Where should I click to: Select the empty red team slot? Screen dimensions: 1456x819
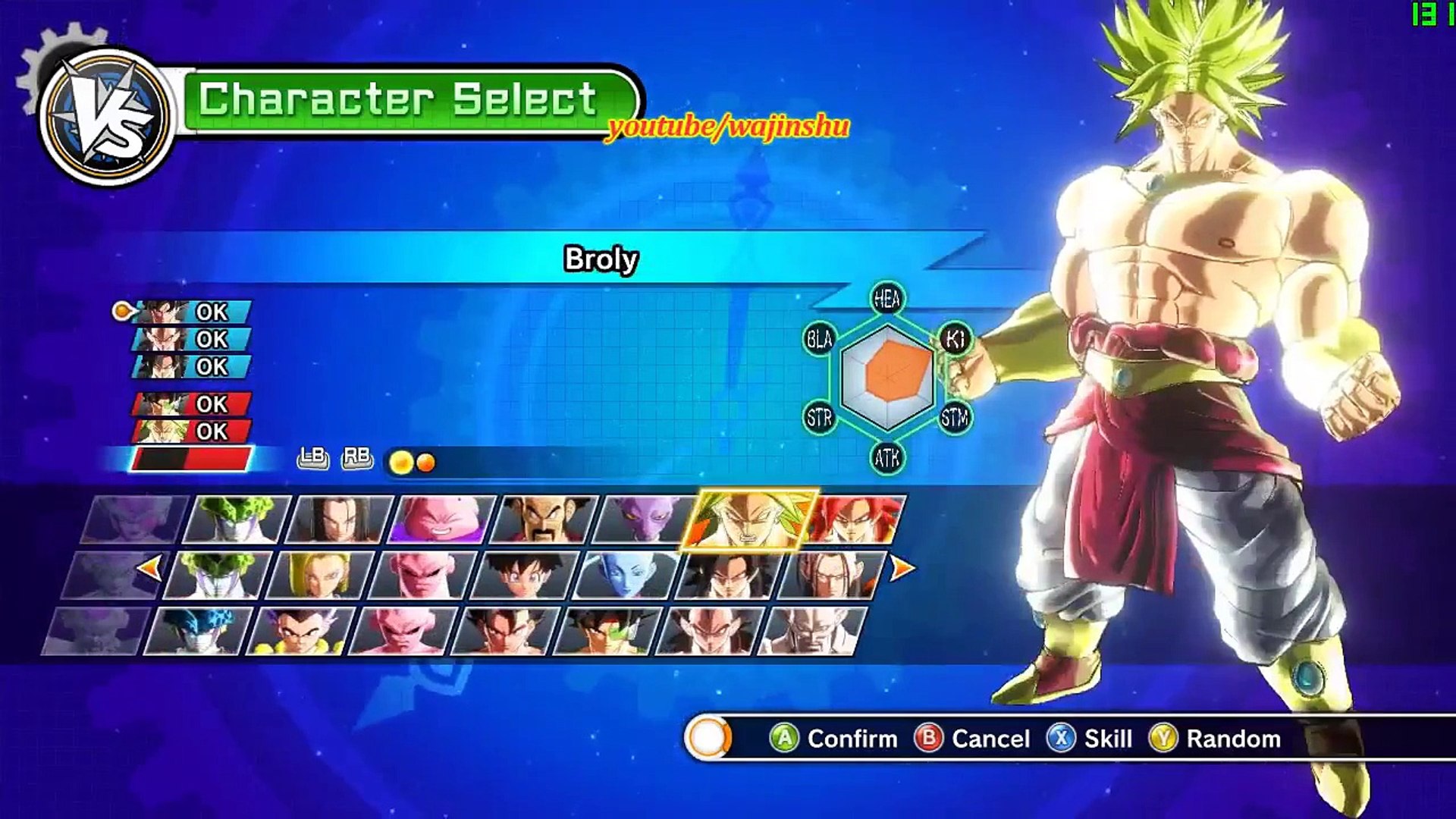point(191,459)
